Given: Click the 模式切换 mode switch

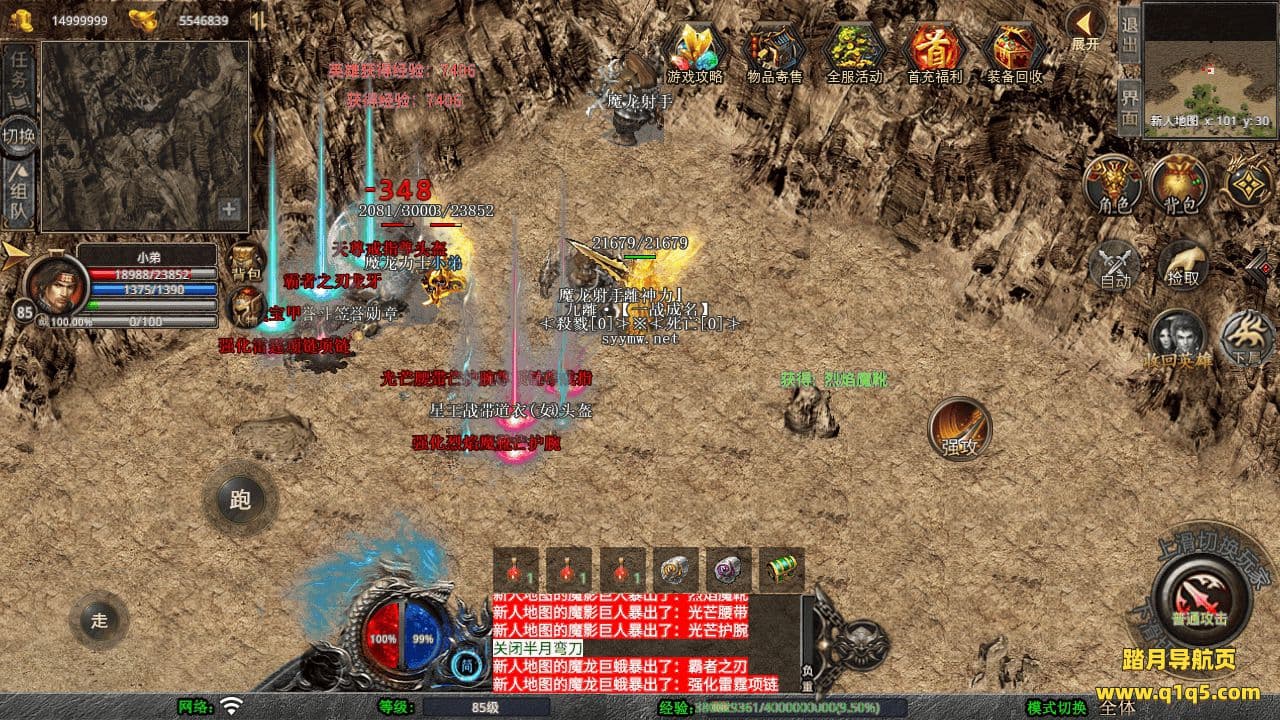Looking at the screenshot, I should point(1058,707).
